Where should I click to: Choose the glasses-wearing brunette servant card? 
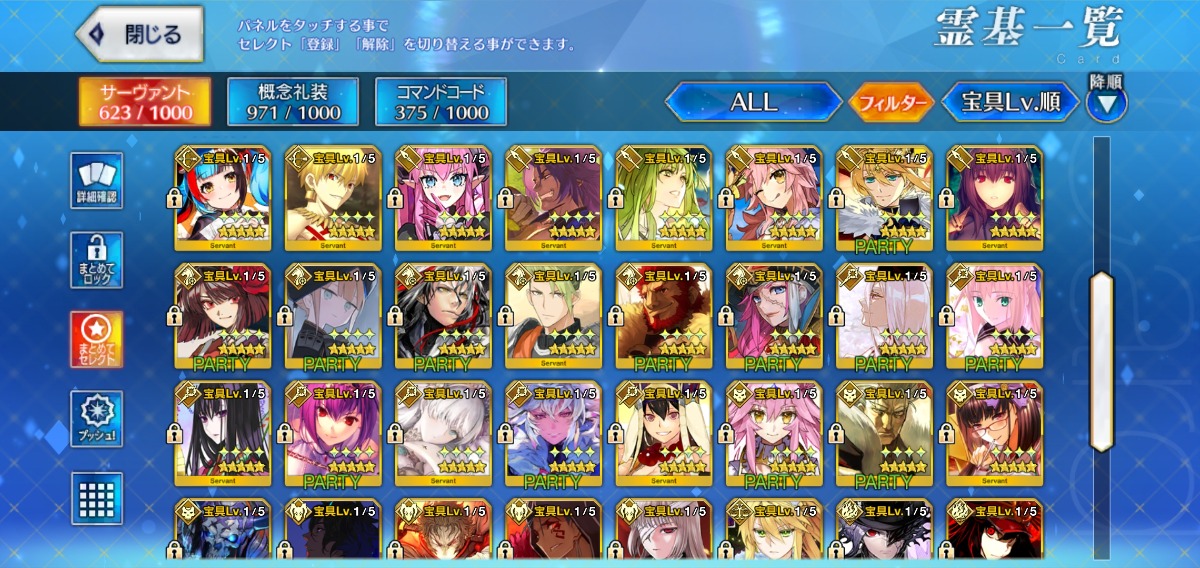994,432
